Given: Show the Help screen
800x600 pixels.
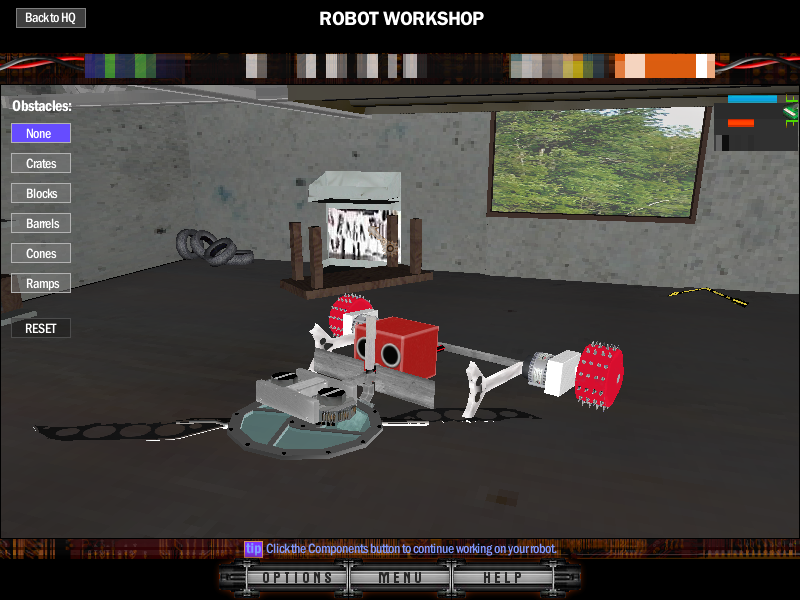Looking at the screenshot, I should pos(503,578).
